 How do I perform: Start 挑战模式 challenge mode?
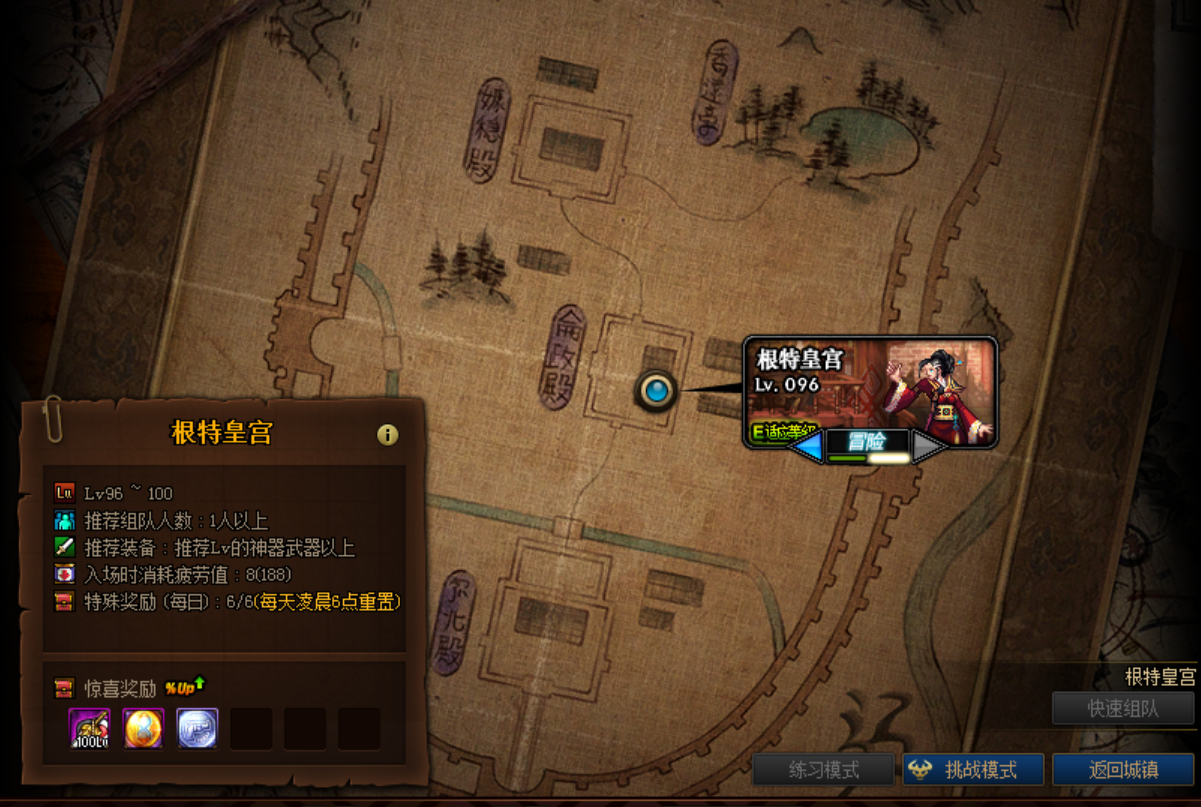tap(973, 770)
